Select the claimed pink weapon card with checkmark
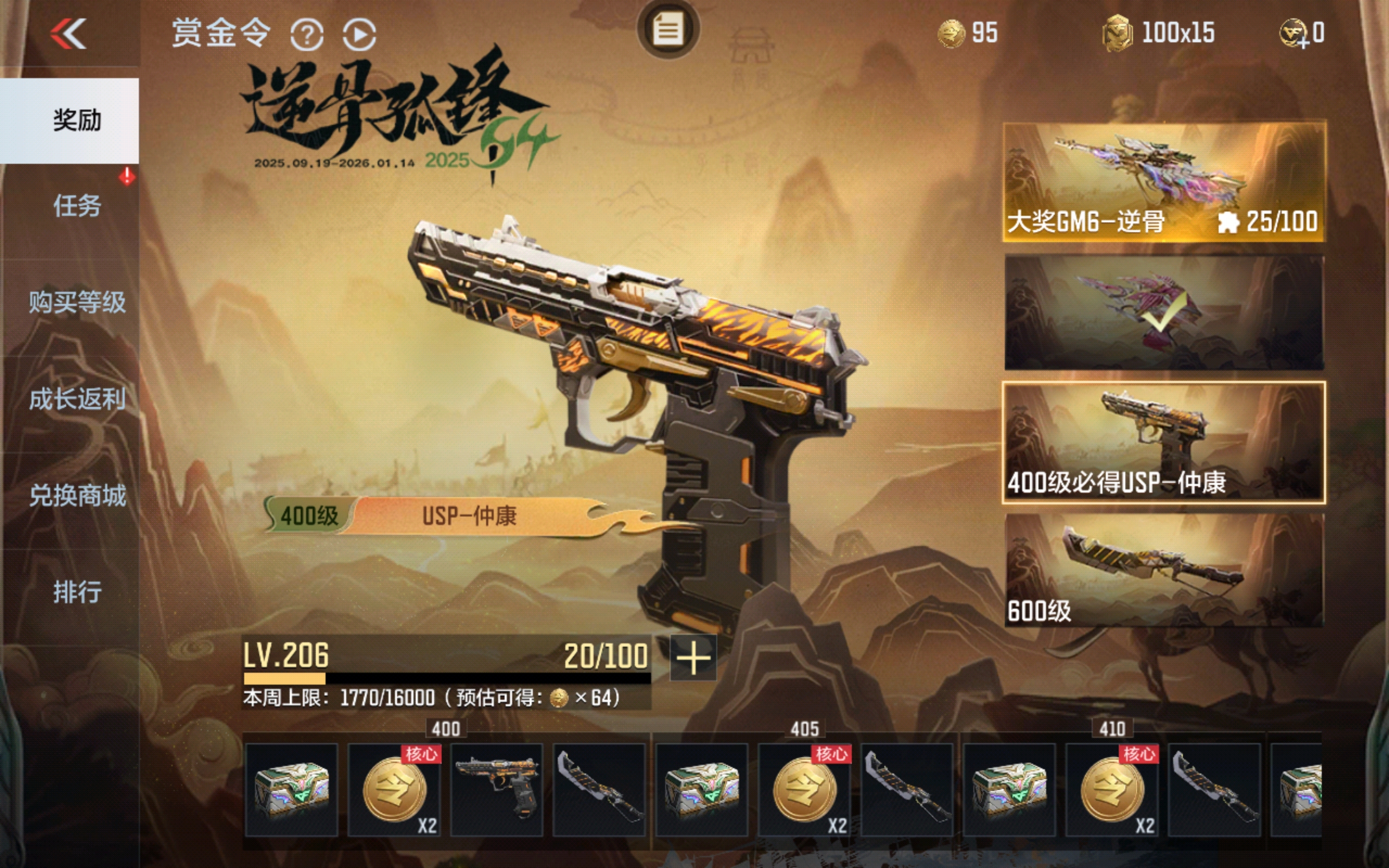The width and height of the screenshot is (1389, 868). [1164, 312]
